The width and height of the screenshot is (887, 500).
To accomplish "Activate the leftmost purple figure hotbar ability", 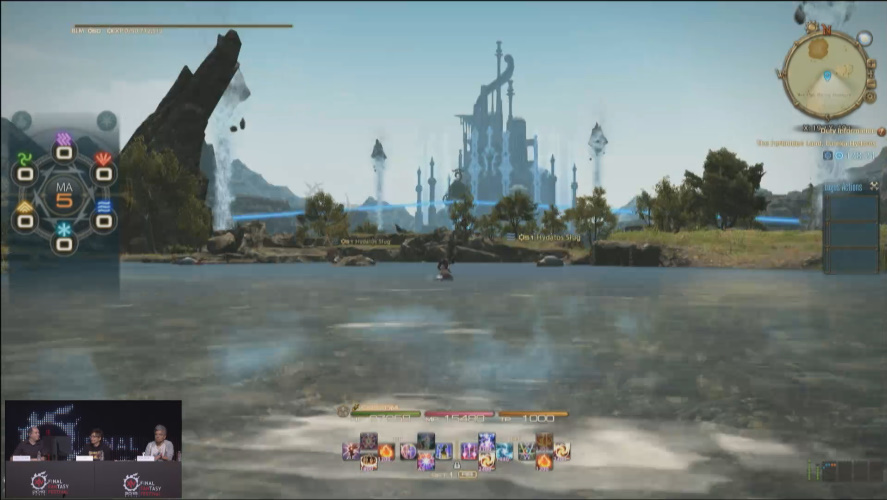I will [x=350, y=451].
